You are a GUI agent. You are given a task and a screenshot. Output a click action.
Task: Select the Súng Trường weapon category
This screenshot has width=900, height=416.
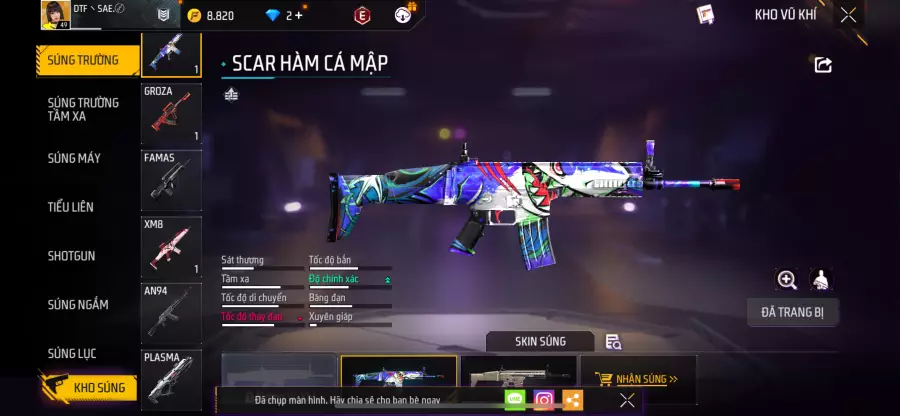84,60
